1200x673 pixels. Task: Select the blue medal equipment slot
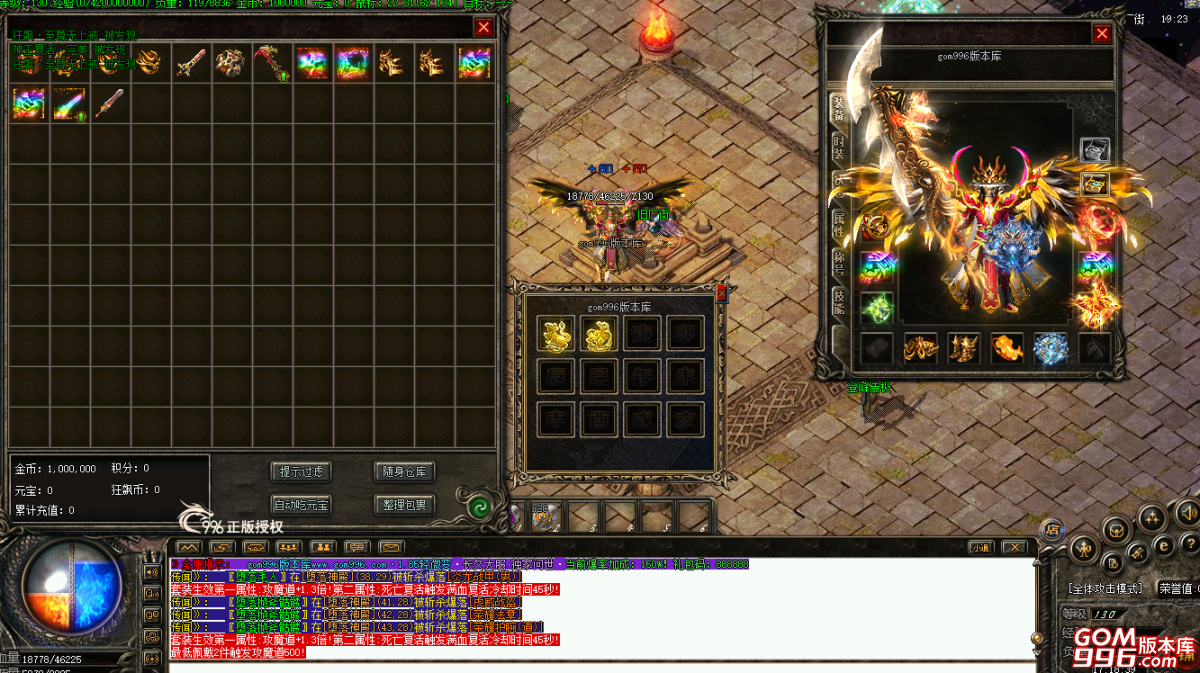pos(1051,348)
